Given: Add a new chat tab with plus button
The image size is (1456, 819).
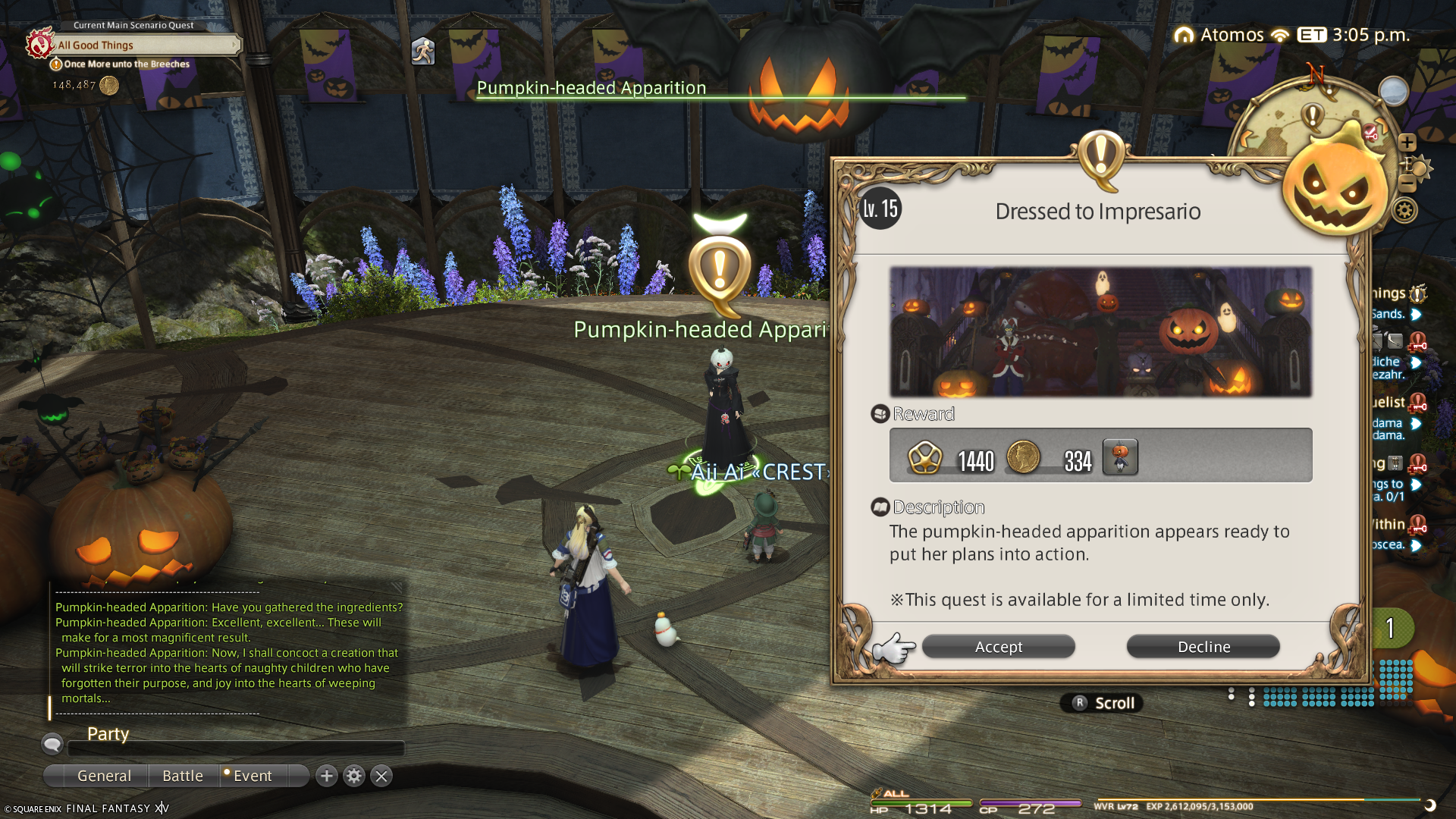Looking at the screenshot, I should (327, 776).
